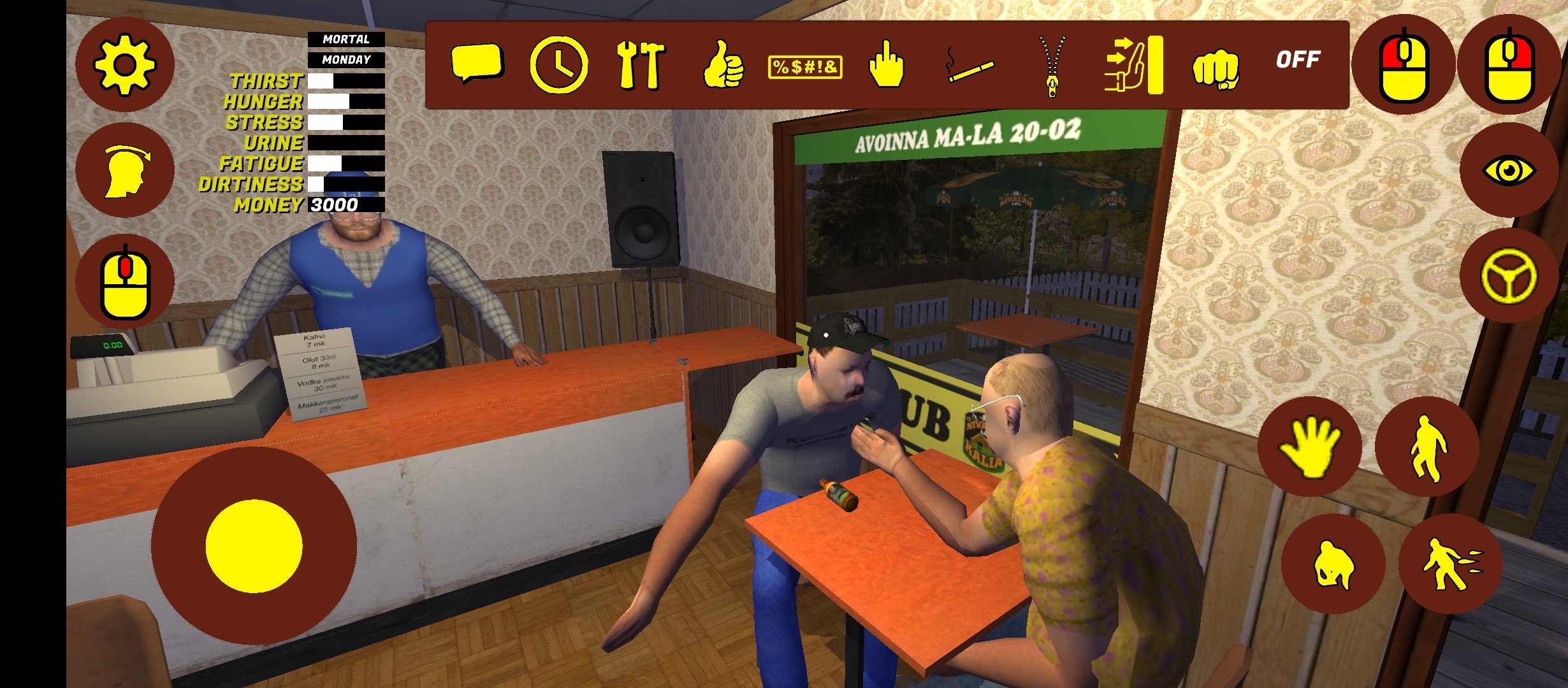Give a thumbs up gesture
Viewport: 1568px width, 688px height.
coord(723,65)
